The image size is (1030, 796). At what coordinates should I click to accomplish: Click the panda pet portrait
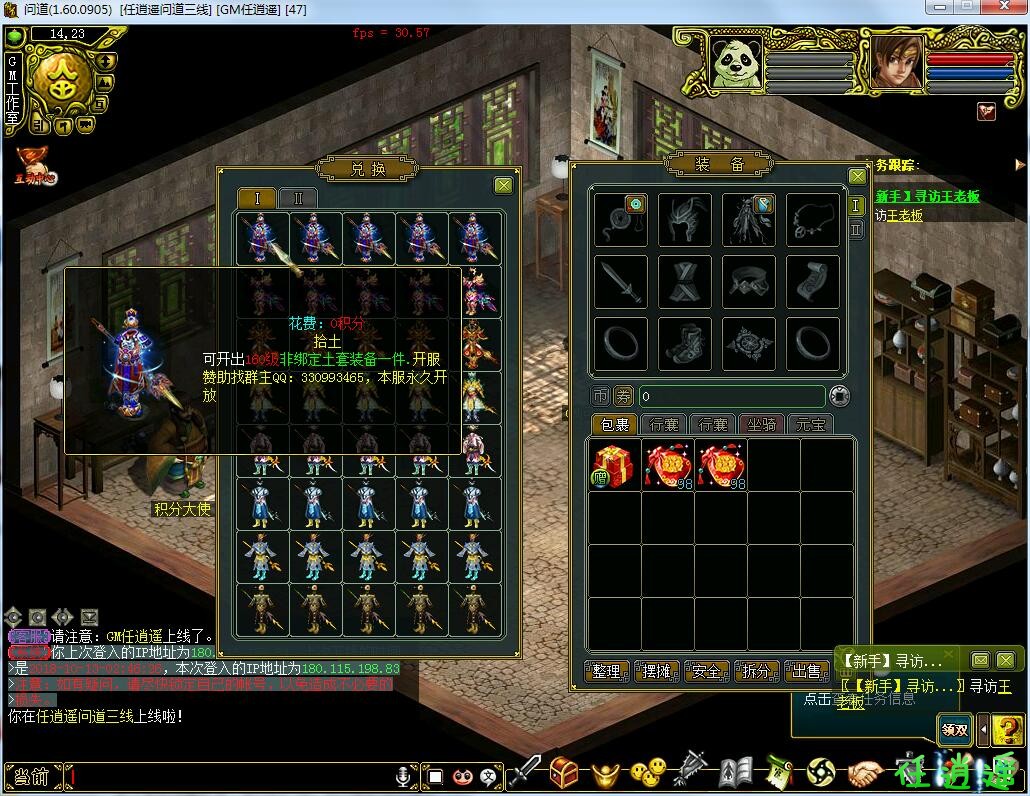tap(735, 62)
